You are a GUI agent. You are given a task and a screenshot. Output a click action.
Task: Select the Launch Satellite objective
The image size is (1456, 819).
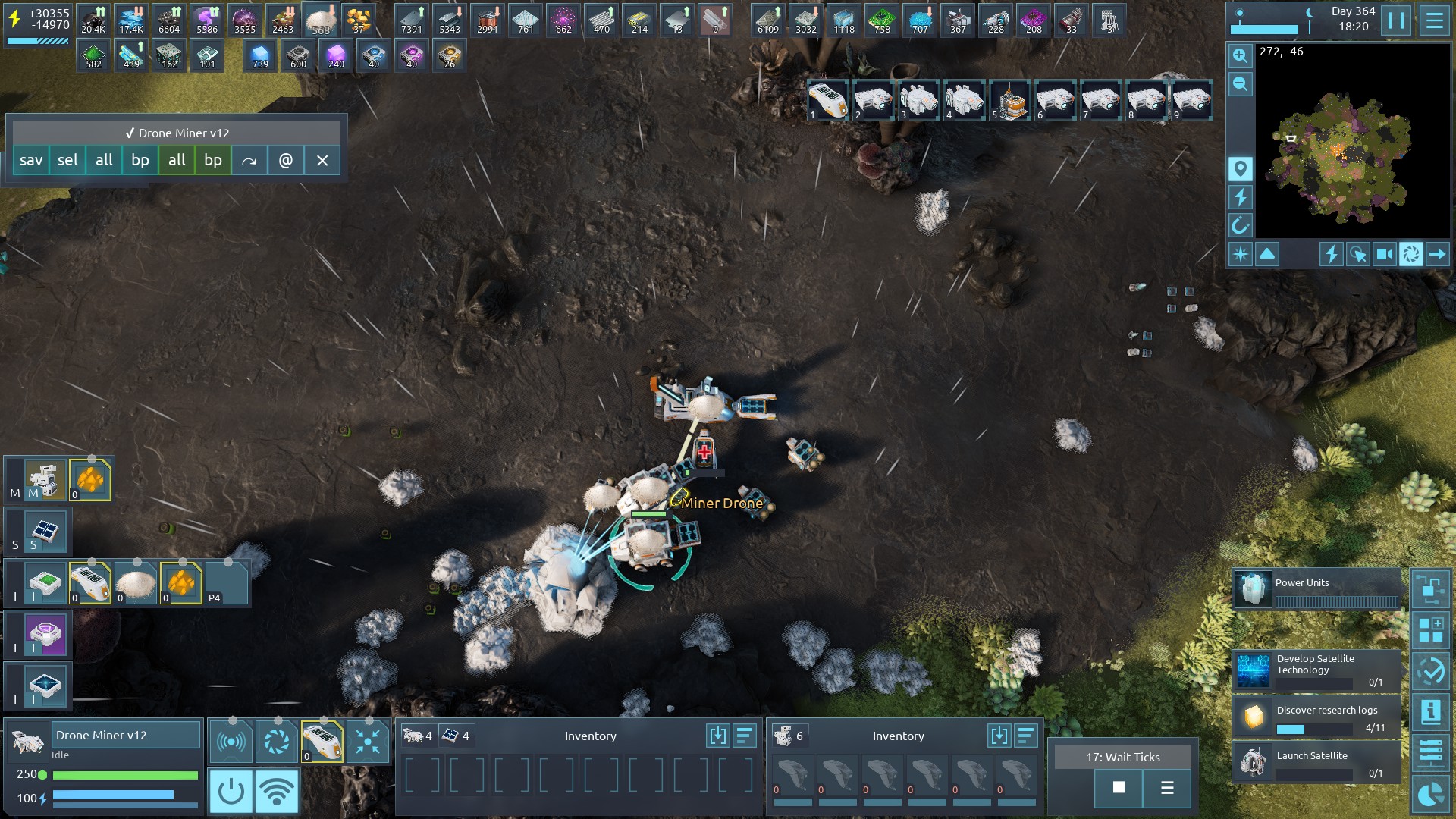[x=1316, y=763]
